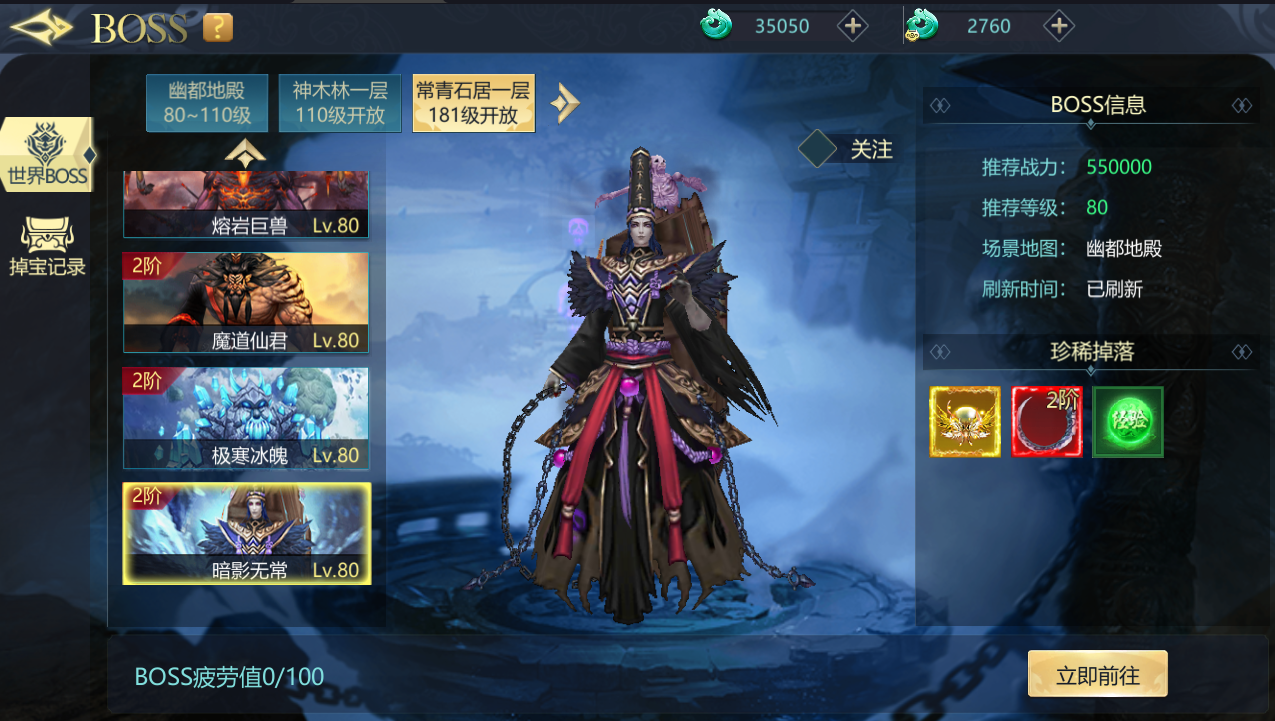Screen dimensions: 1275x721
Task: Open the 掉宝记录 drop record tab
Action: click(x=47, y=247)
